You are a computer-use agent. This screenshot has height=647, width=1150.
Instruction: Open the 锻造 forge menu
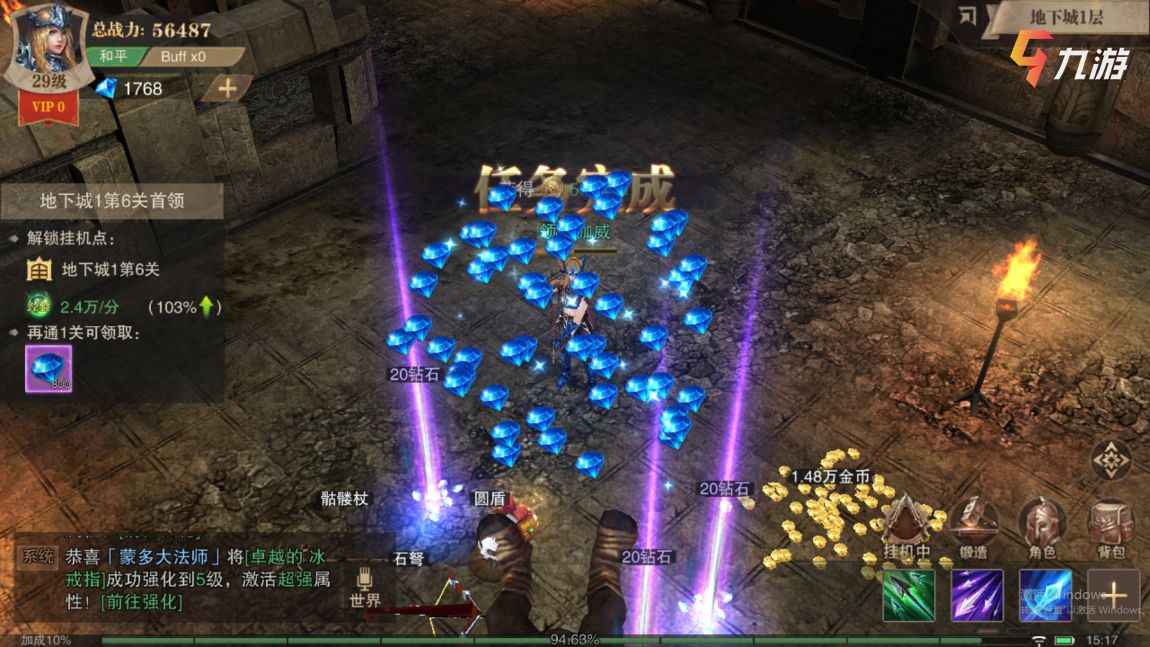click(974, 528)
